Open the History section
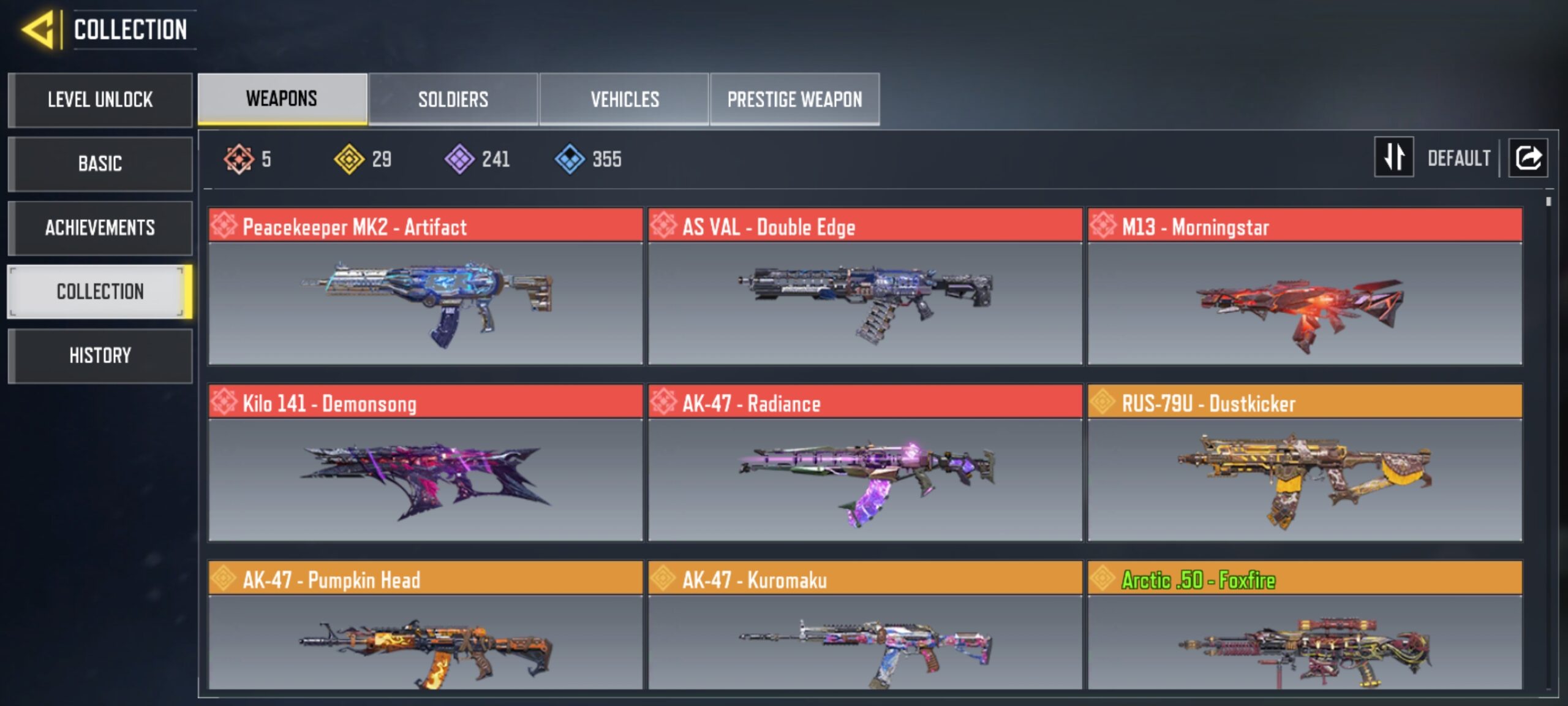The image size is (1568, 706). point(100,355)
